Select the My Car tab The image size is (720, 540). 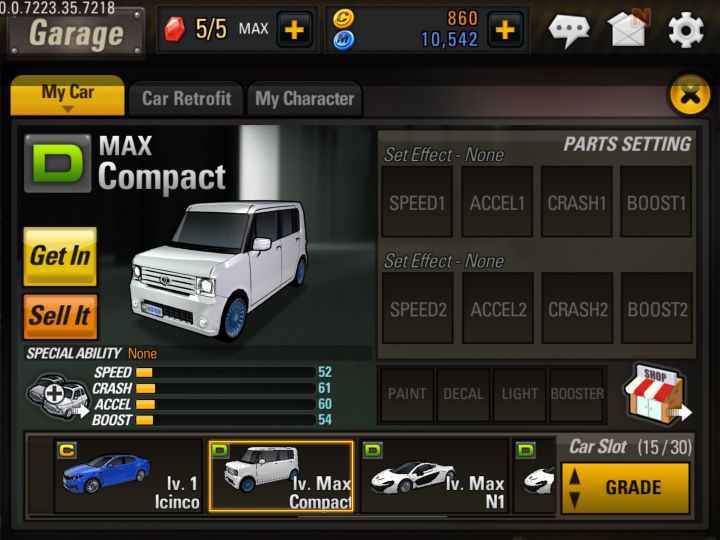[68, 95]
